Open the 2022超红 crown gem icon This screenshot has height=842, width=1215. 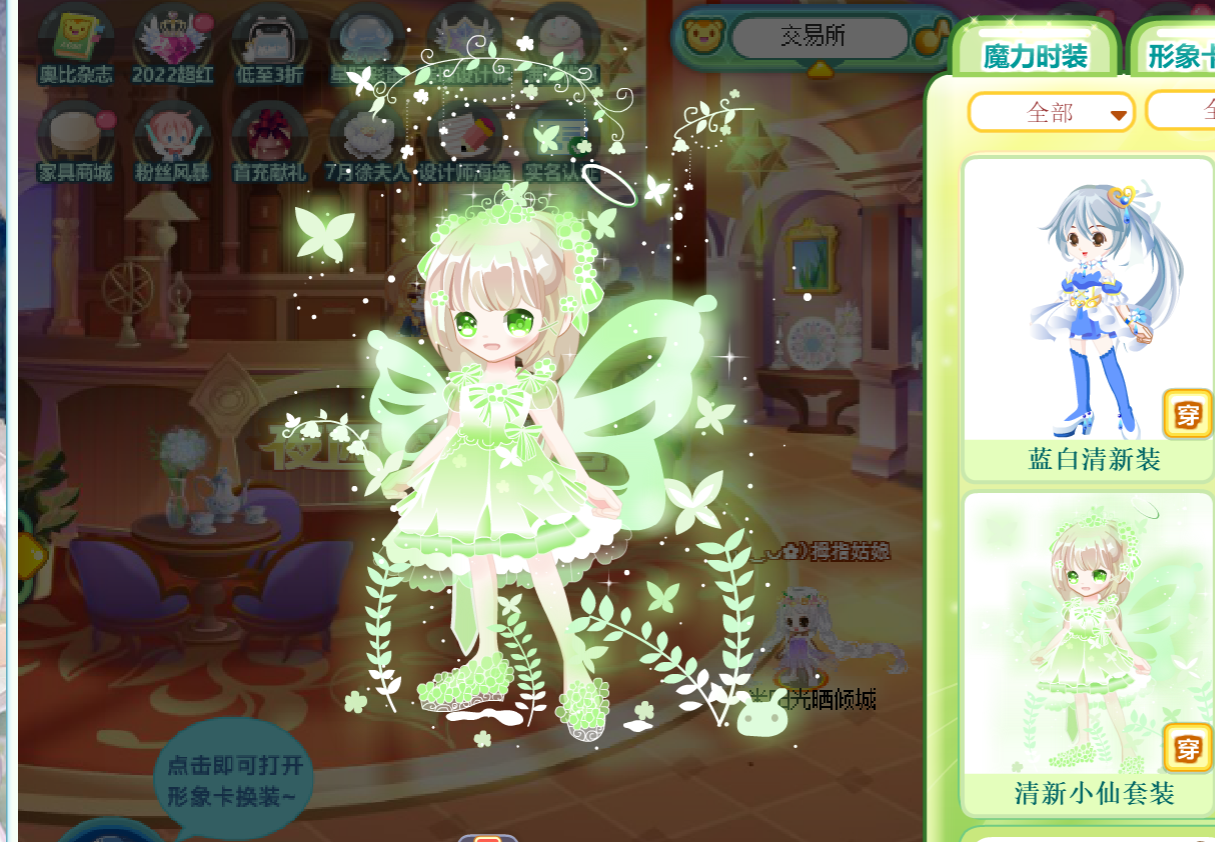tap(172, 42)
